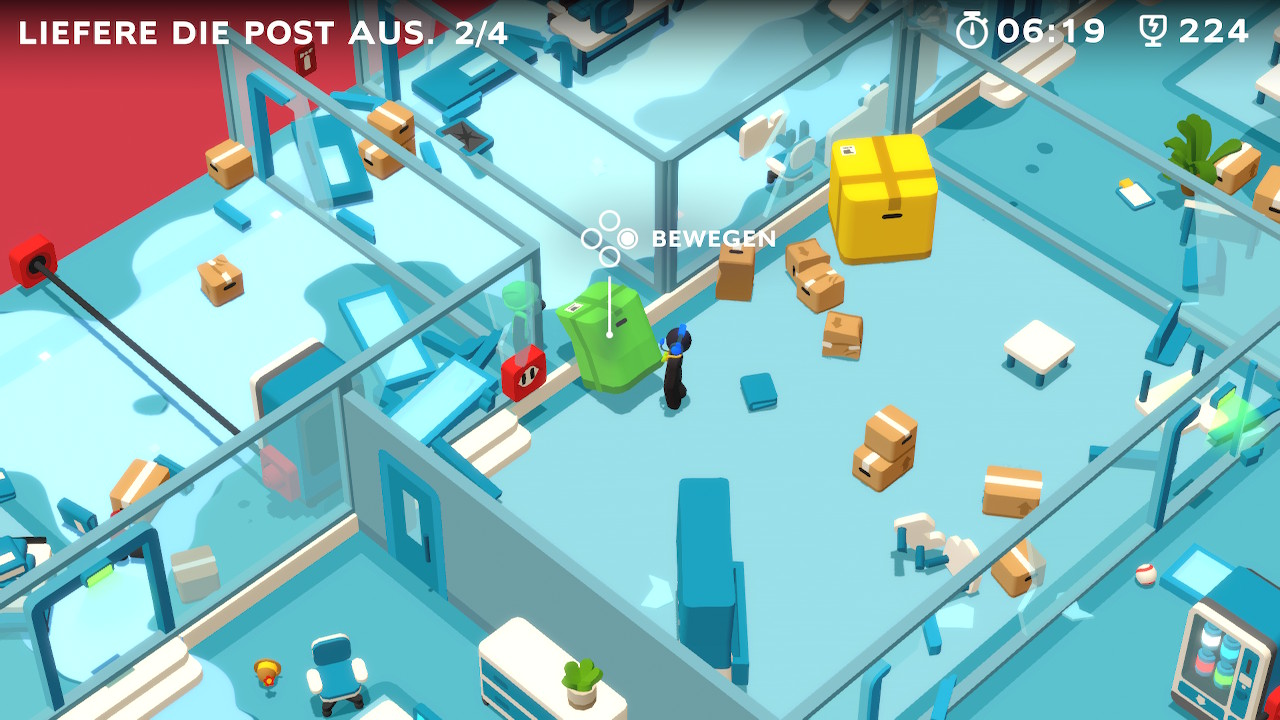Click the red emergency box near the character

[x=524, y=372]
